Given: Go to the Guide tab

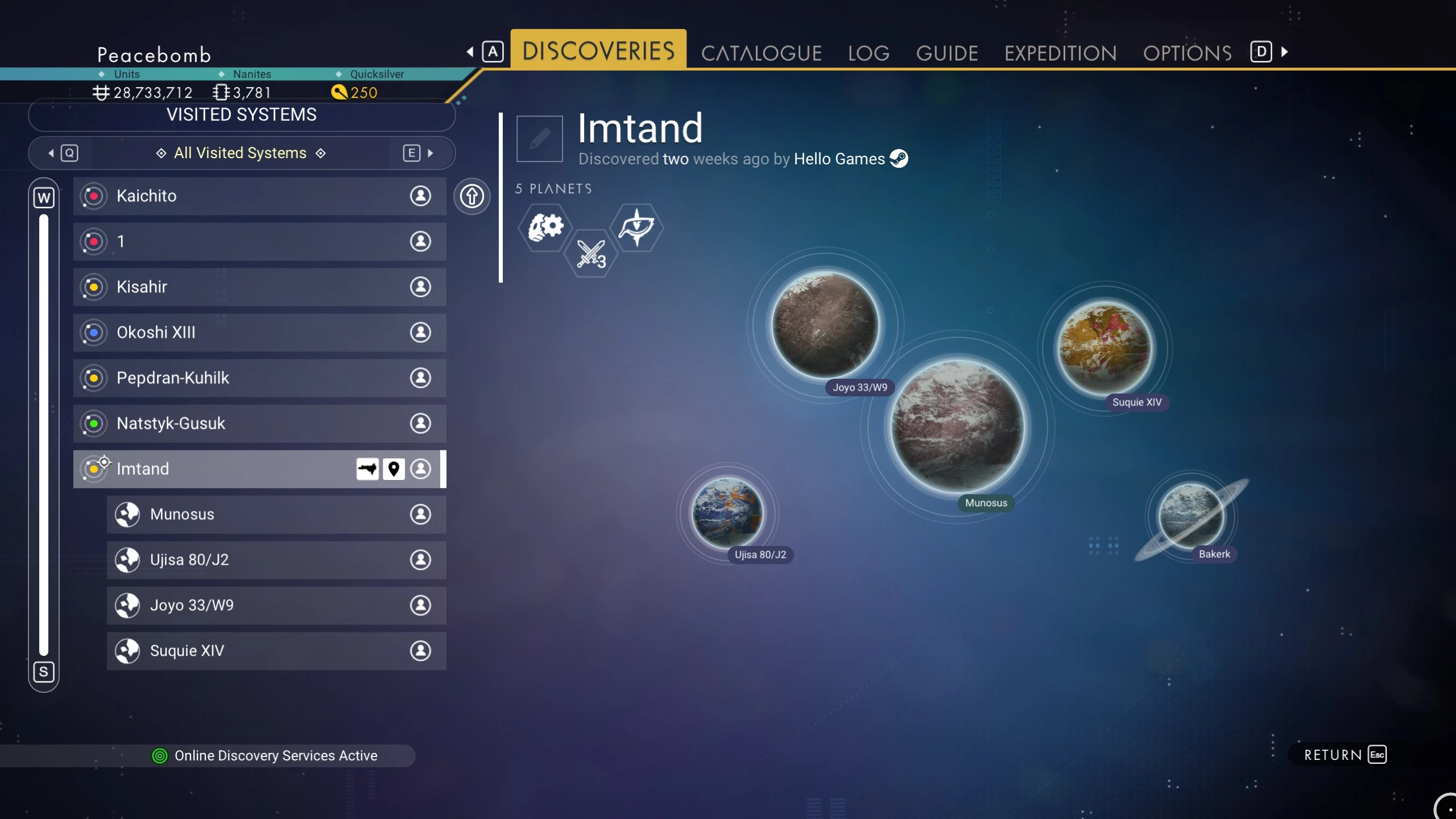Looking at the screenshot, I should click(x=947, y=53).
